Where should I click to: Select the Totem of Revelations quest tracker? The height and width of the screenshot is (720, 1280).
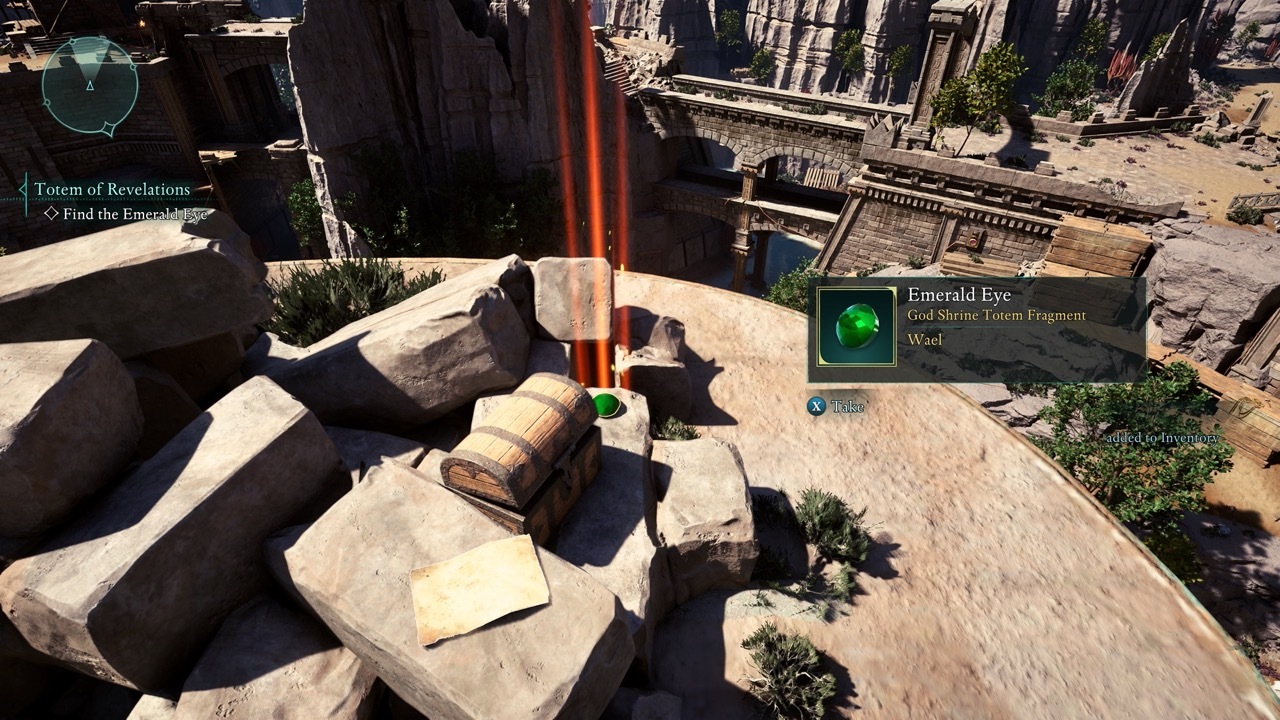112,189
